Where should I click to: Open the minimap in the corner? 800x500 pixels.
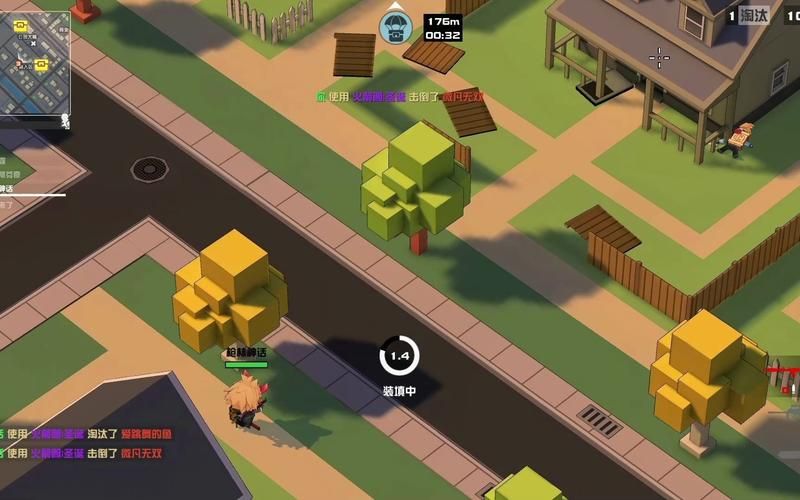pos(35,56)
